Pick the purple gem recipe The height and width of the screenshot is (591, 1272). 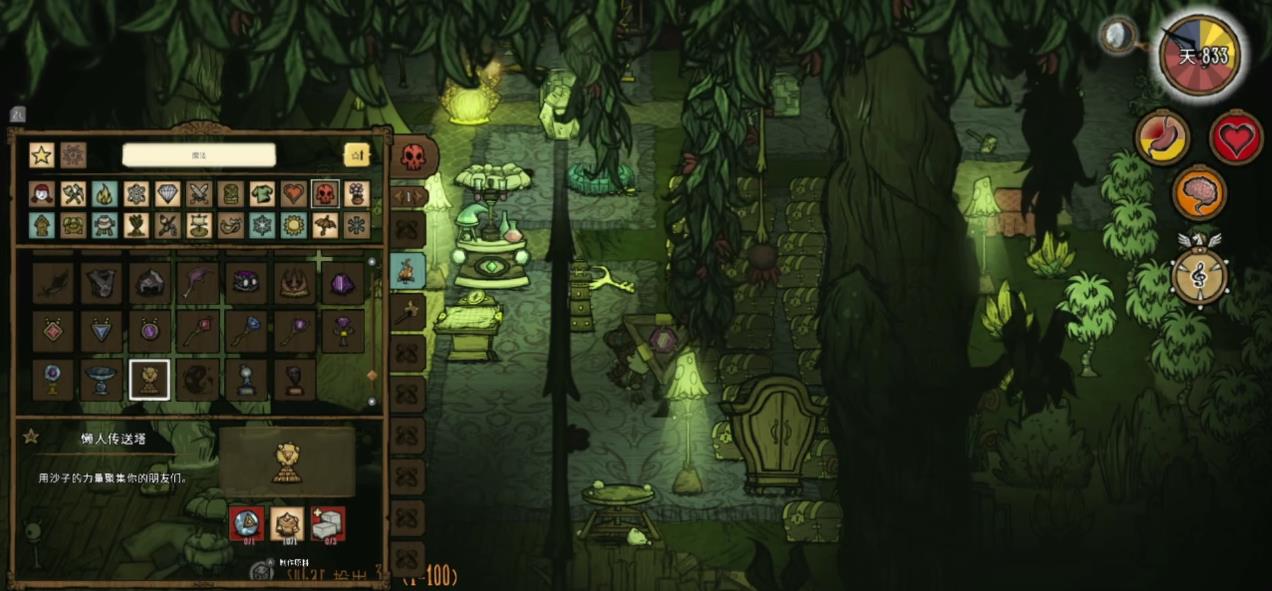343,283
